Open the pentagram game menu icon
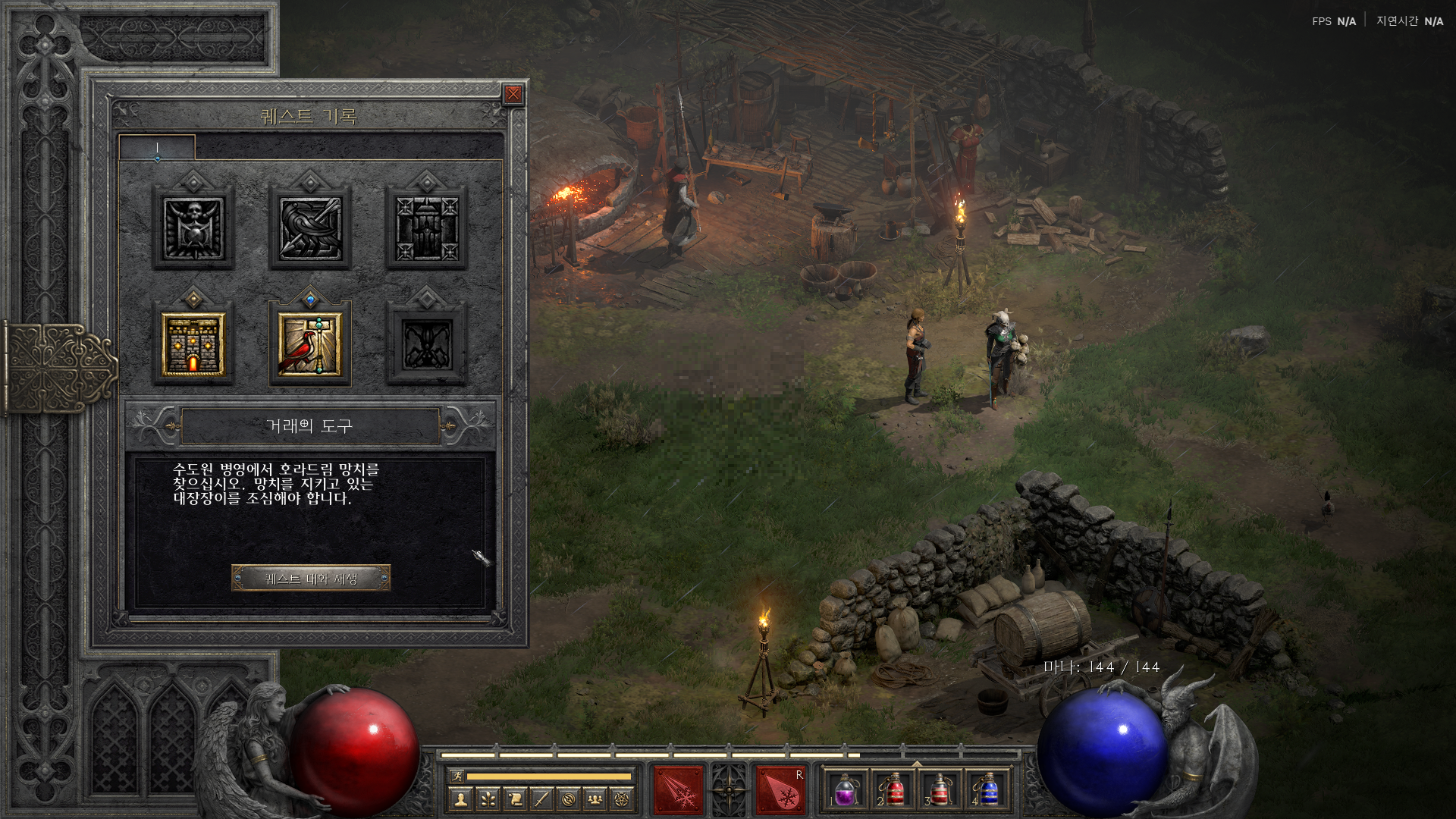 622,799
